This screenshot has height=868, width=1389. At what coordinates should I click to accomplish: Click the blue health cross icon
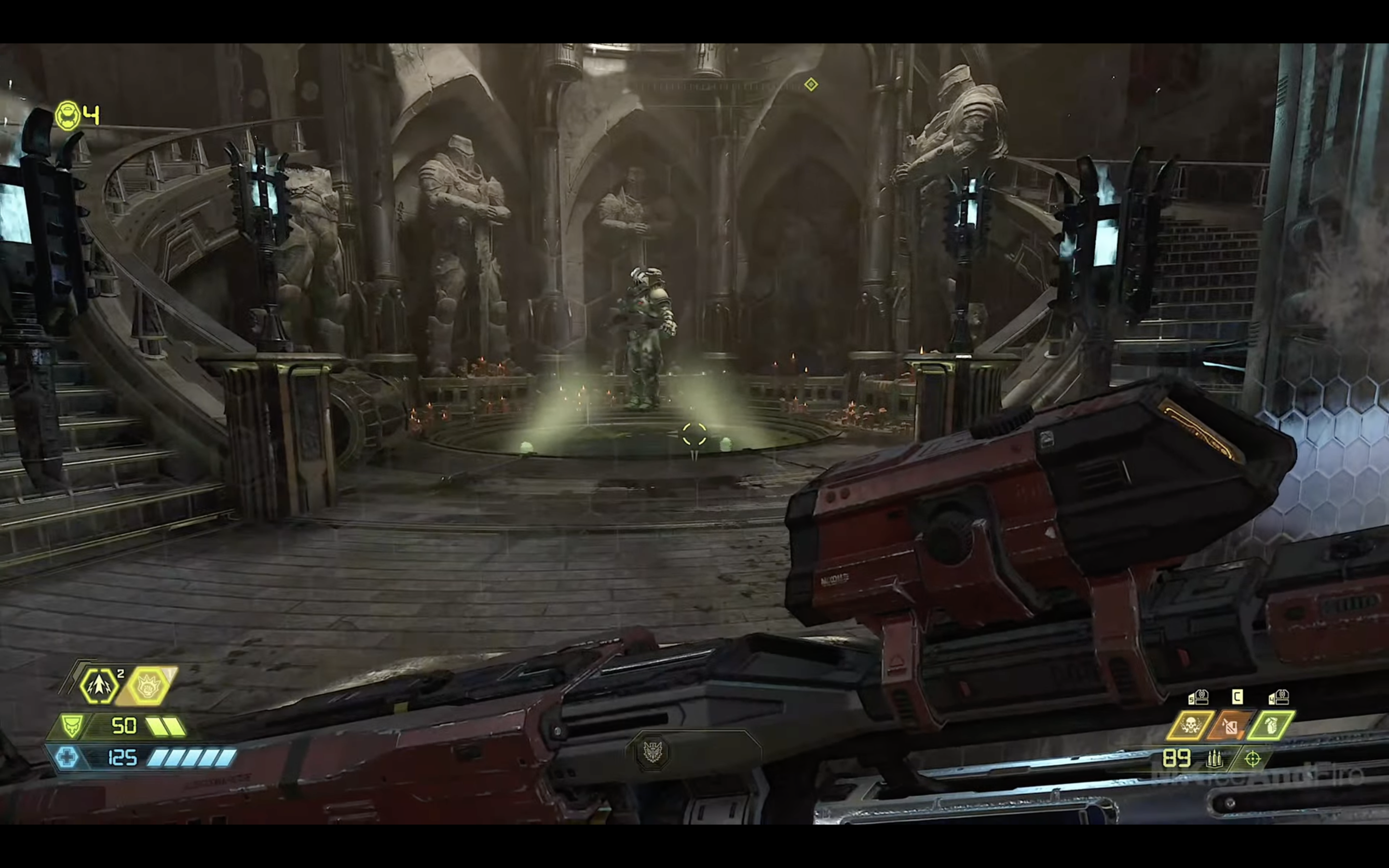coord(67,757)
